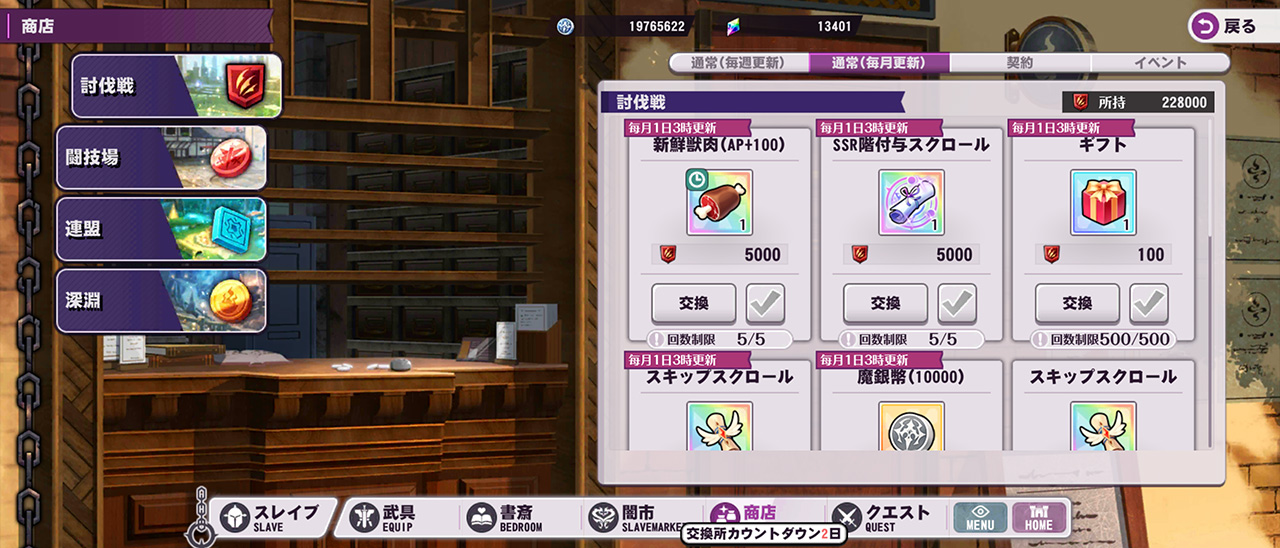
Task: Open the スレイブ menu
Action: click(271, 517)
